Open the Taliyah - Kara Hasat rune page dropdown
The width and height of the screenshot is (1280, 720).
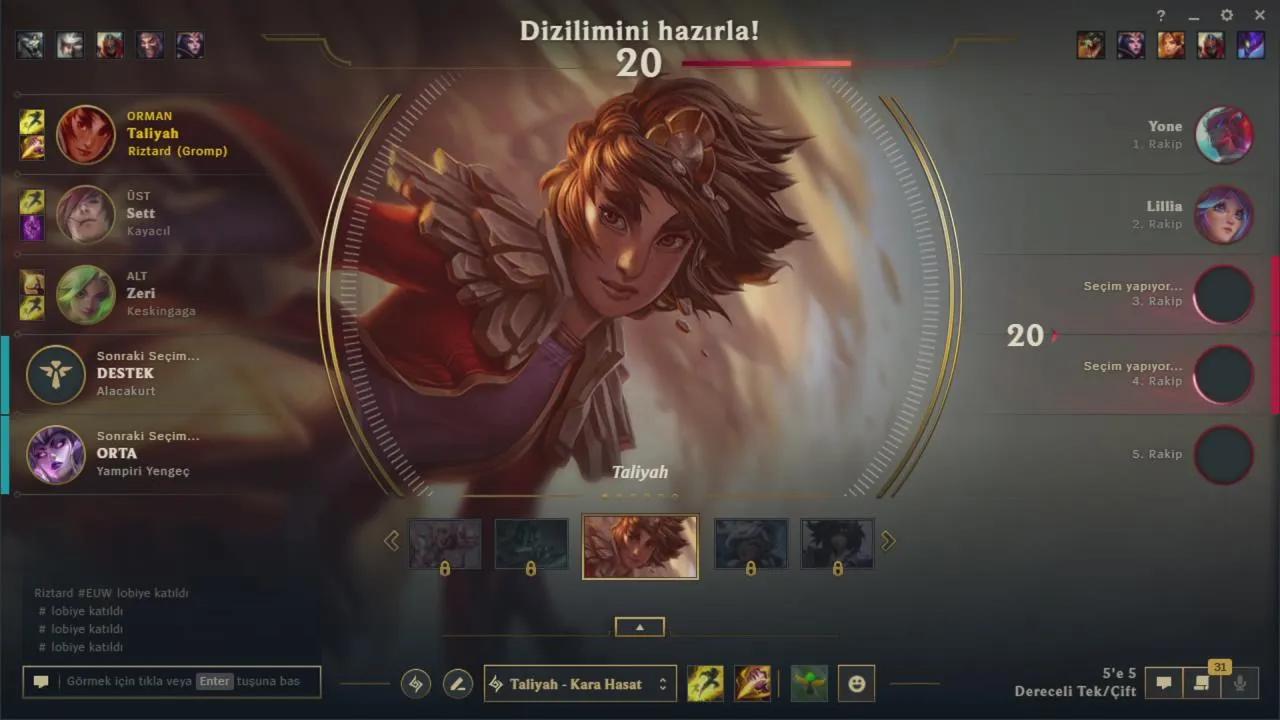580,683
